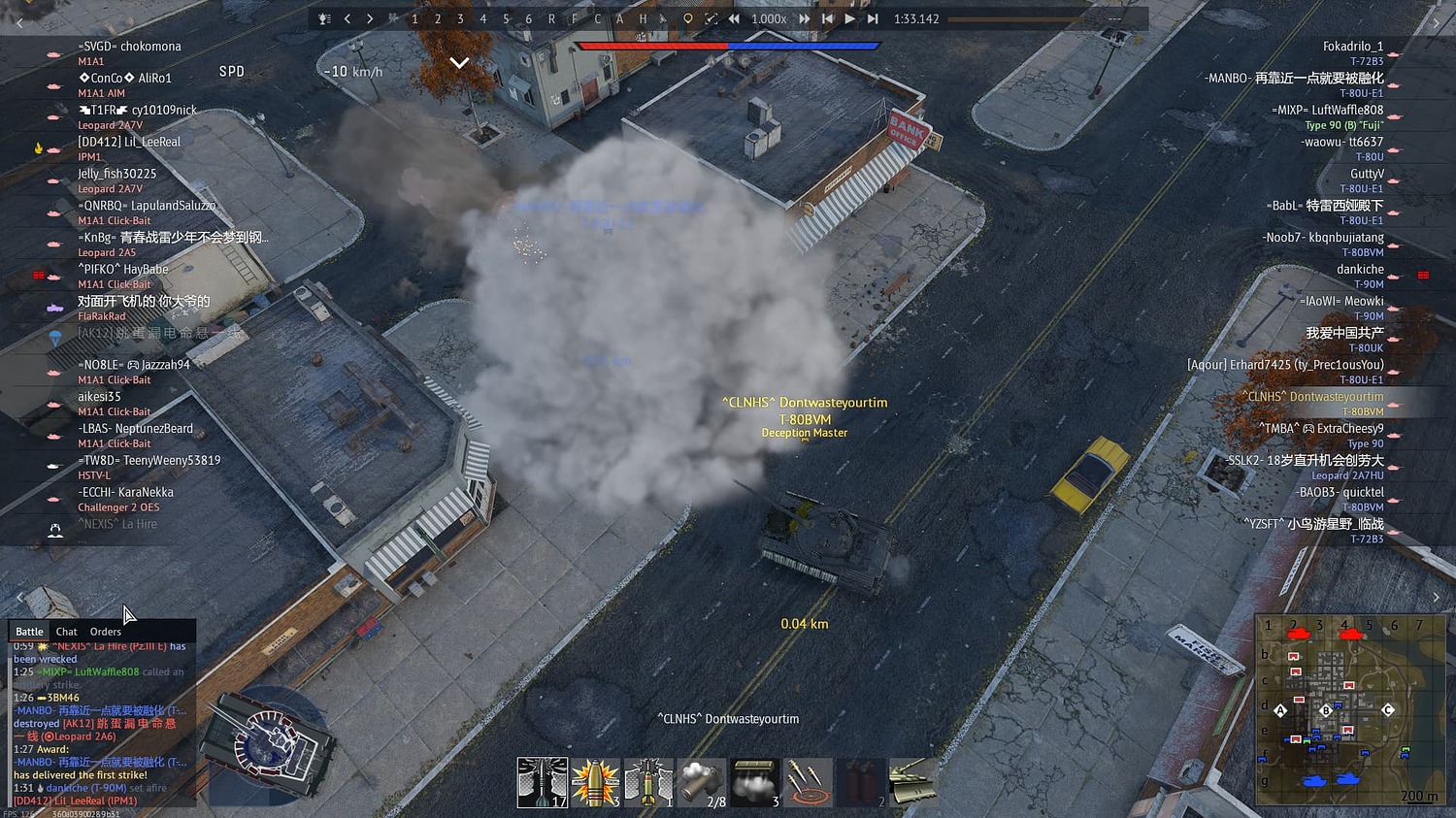
Task: Open the Orders tab
Action: pos(105,631)
